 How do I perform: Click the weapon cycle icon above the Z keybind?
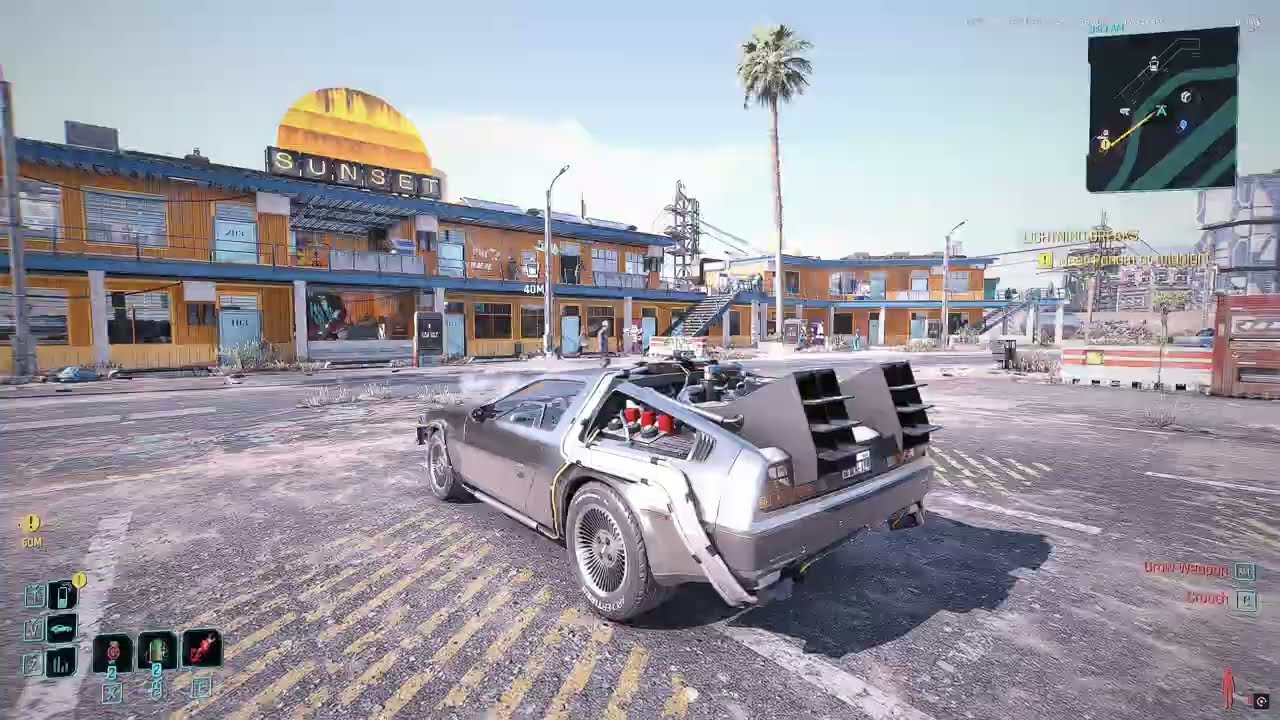coord(59,662)
